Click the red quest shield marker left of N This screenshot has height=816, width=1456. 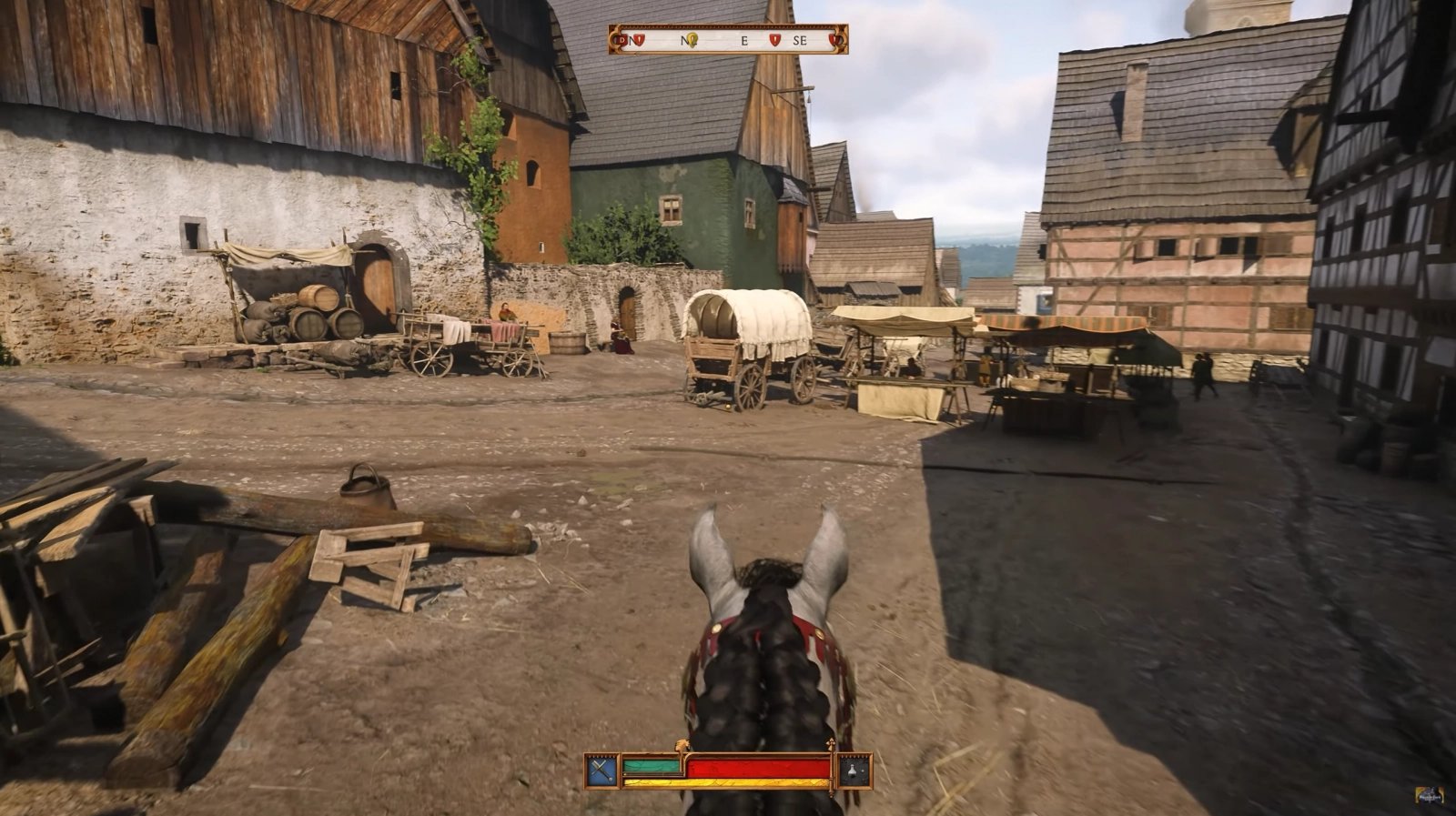pos(640,41)
